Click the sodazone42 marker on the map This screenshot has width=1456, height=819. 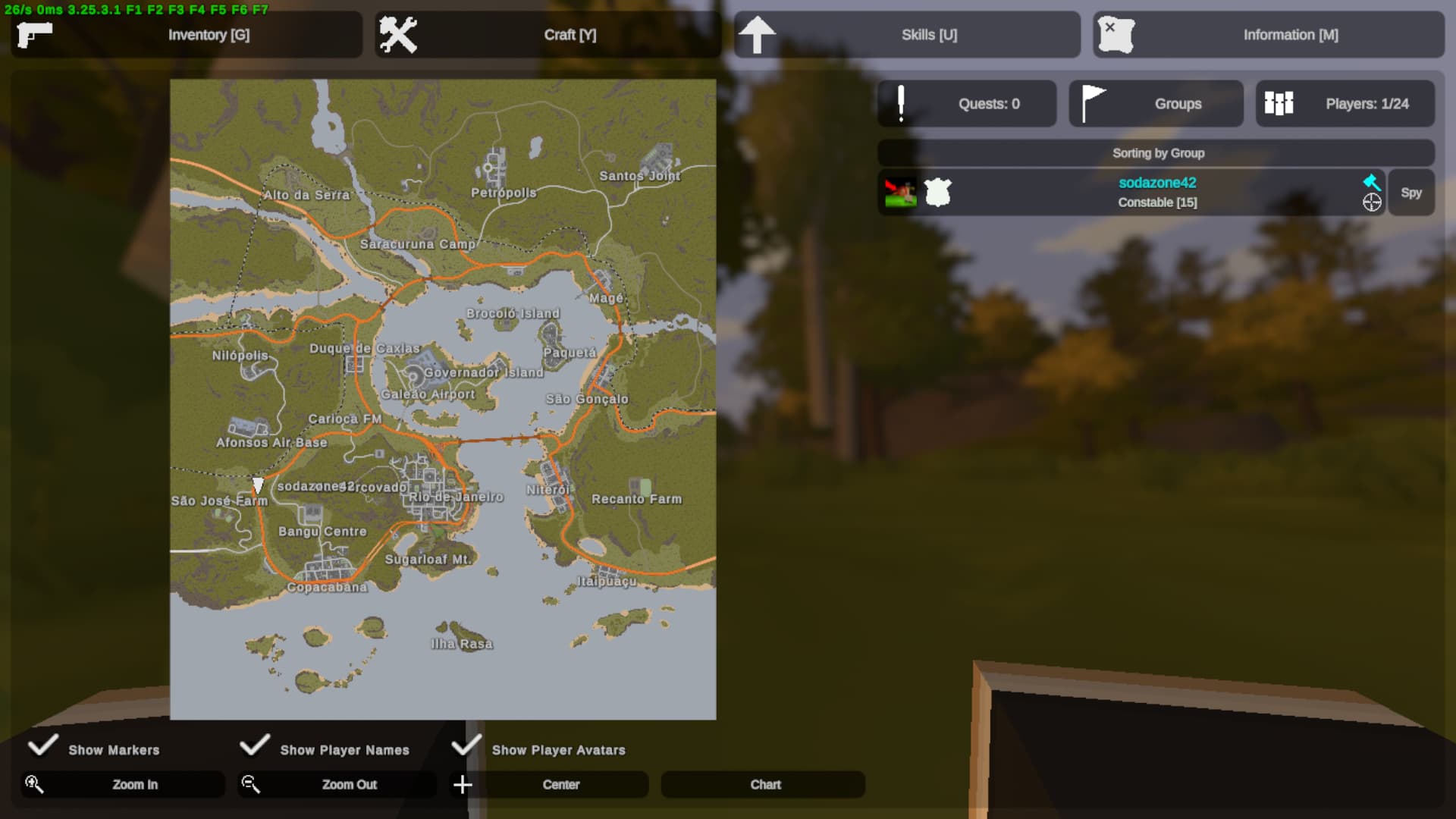tap(258, 485)
